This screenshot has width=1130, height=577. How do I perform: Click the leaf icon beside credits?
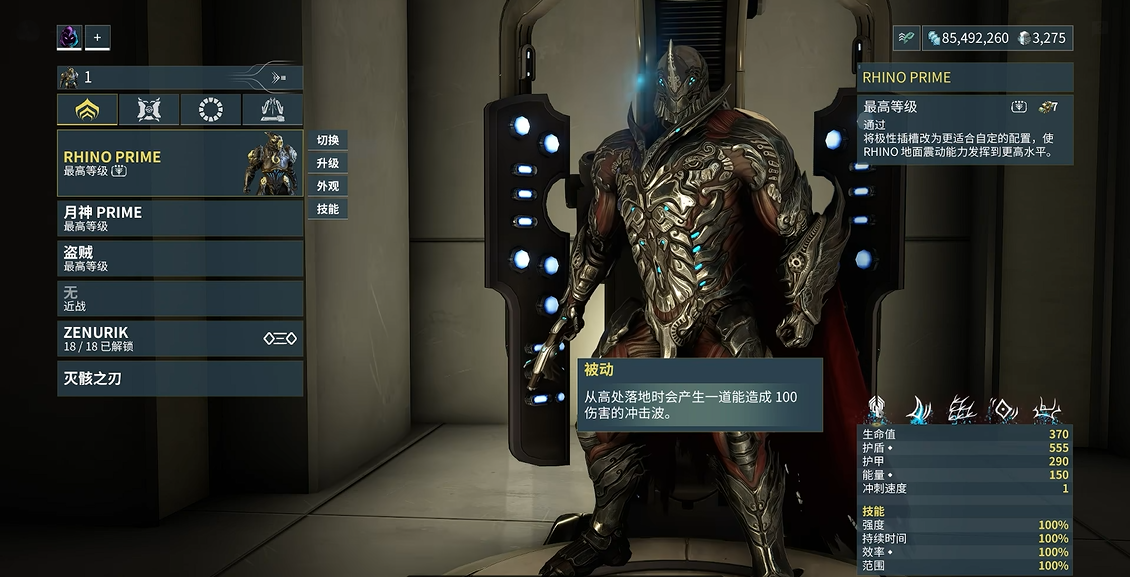(x=906, y=38)
